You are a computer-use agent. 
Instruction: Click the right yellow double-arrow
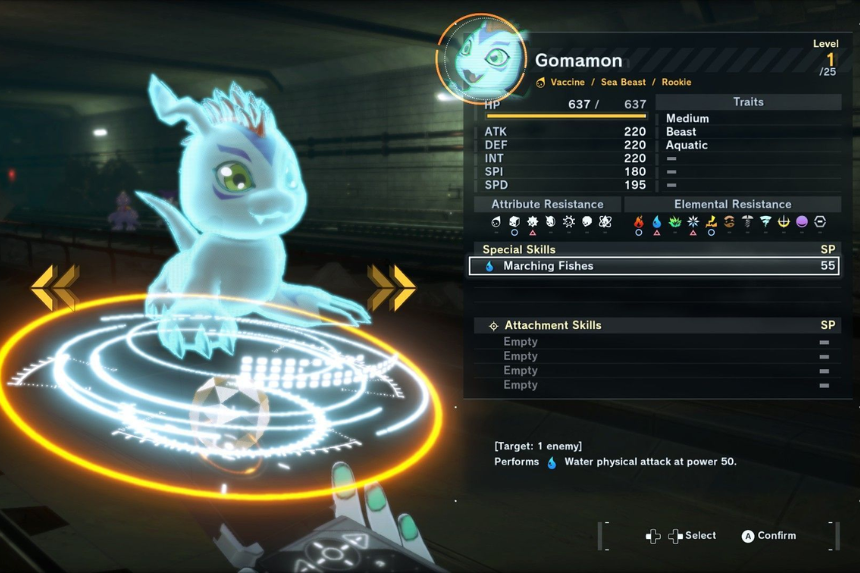point(391,288)
